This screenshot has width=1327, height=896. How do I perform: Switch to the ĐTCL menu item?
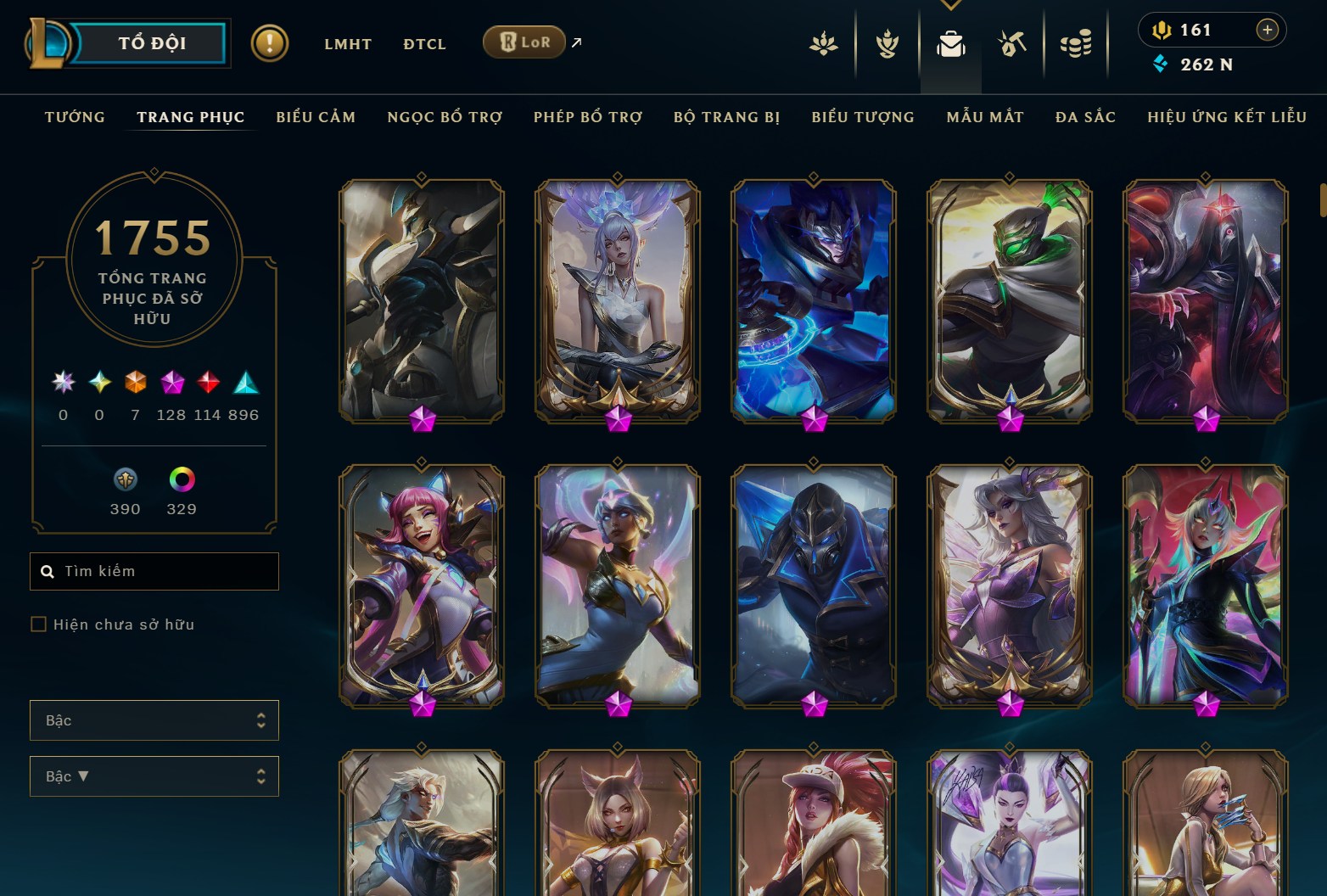[424, 43]
